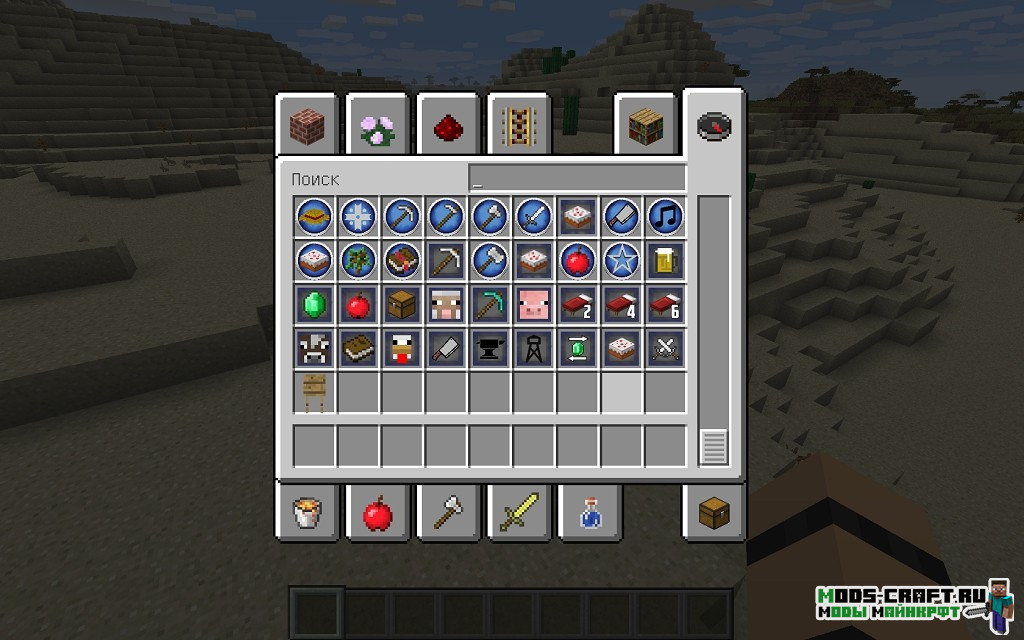Click the search text field
The height and width of the screenshot is (640, 1024).
[x=577, y=179]
